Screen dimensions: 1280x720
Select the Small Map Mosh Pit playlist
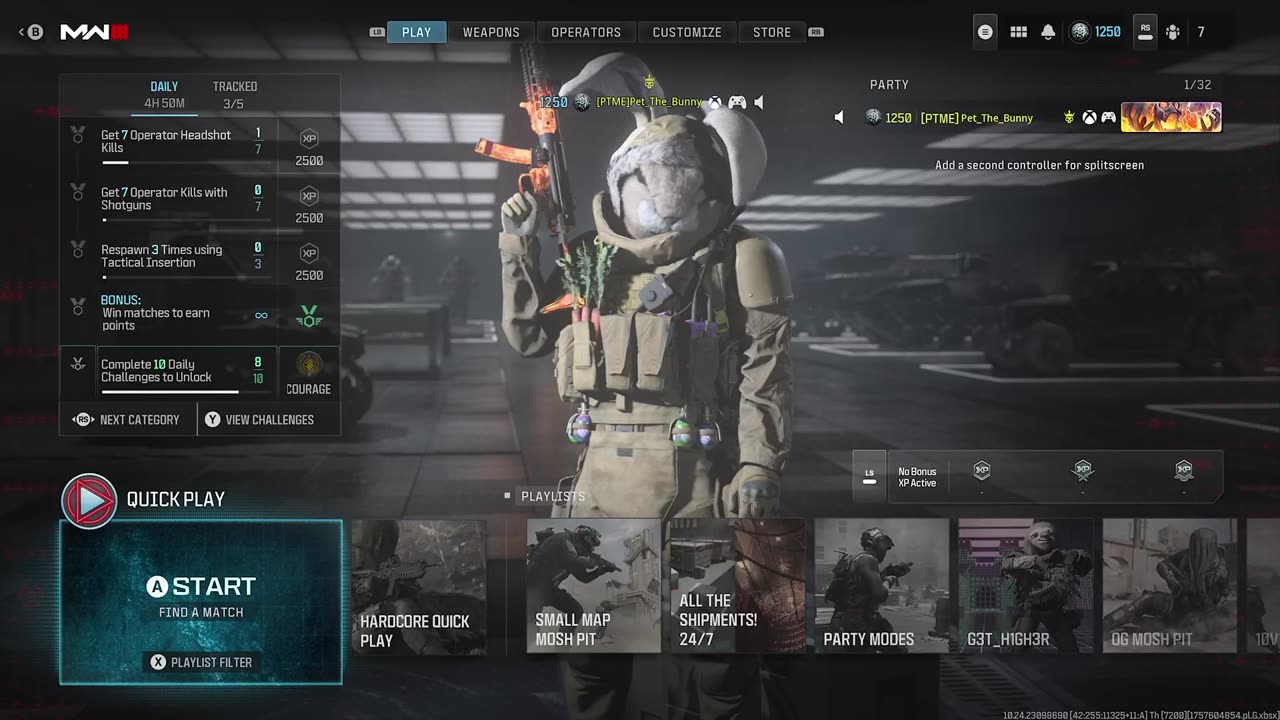pyautogui.click(x=593, y=586)
